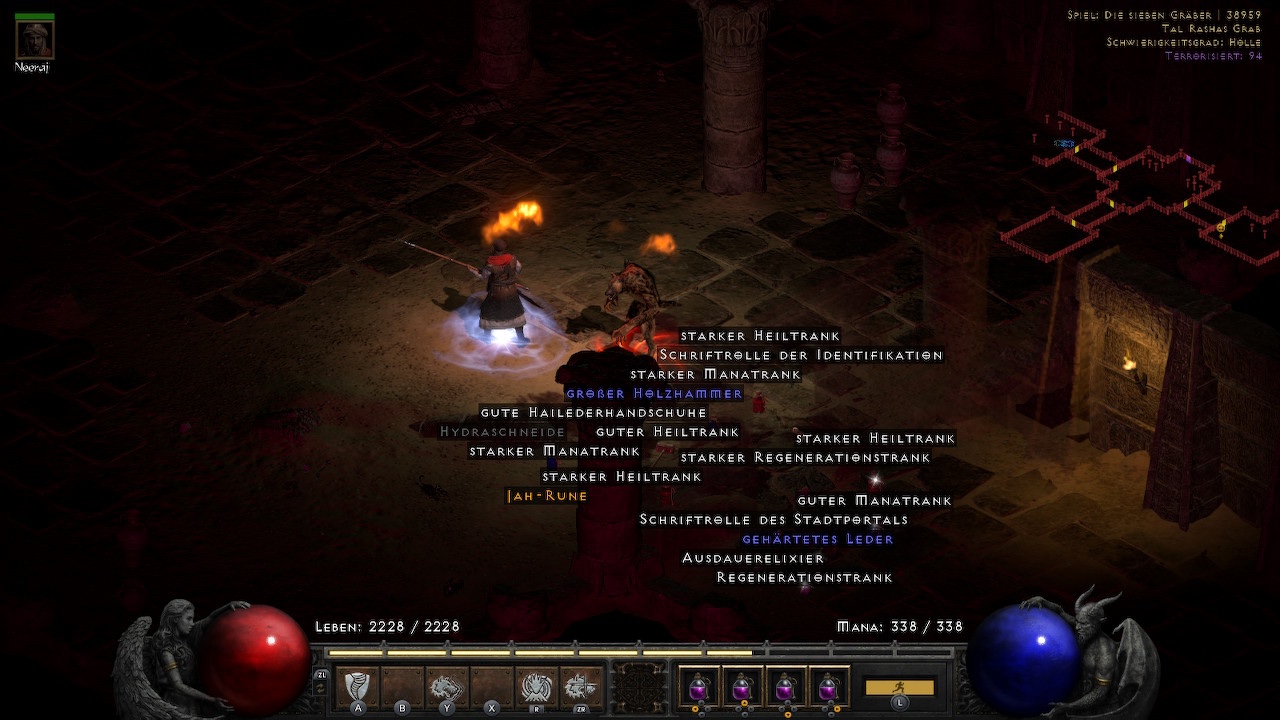Collect the starker Regenerationstrank label
This screenshot has height=720, width=1280.
(805, 458)
